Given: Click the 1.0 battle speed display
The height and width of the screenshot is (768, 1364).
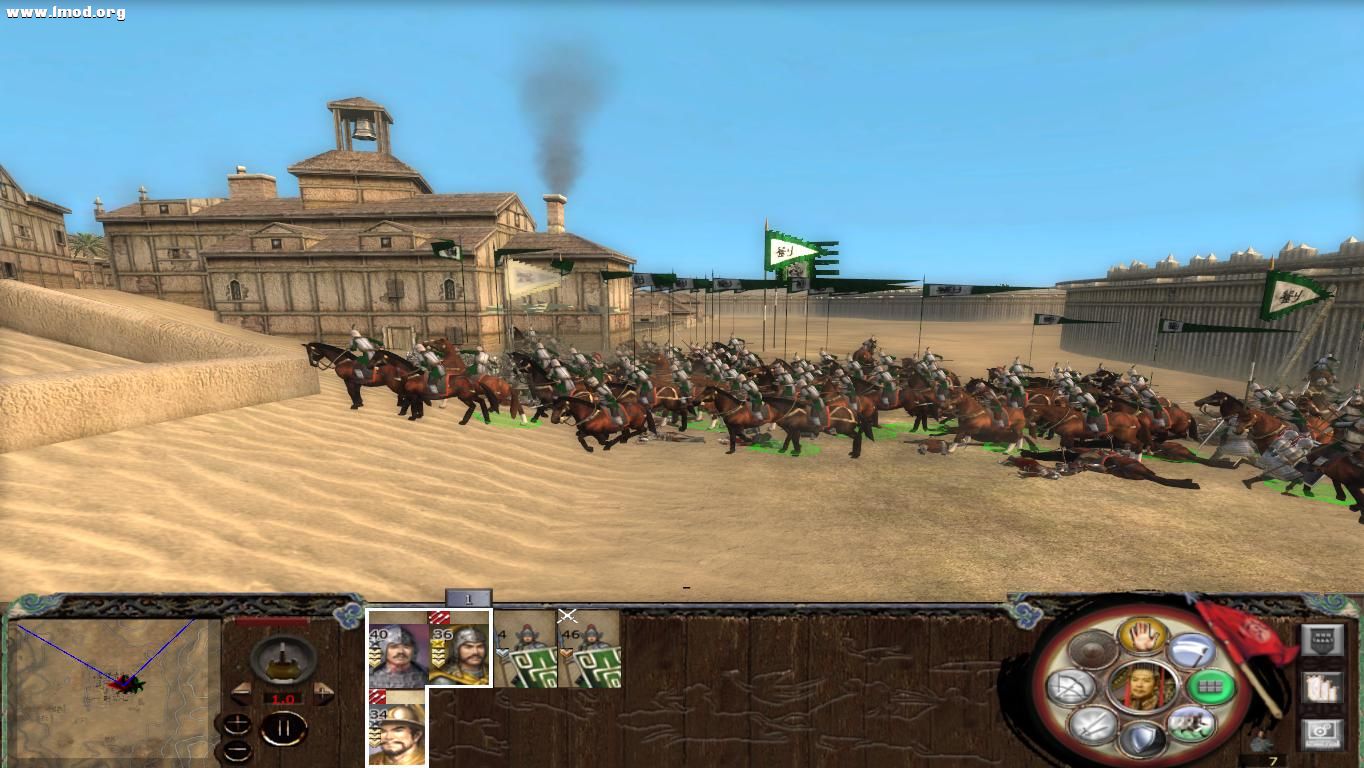Looking at the screenshot, I should pos(283,698).
